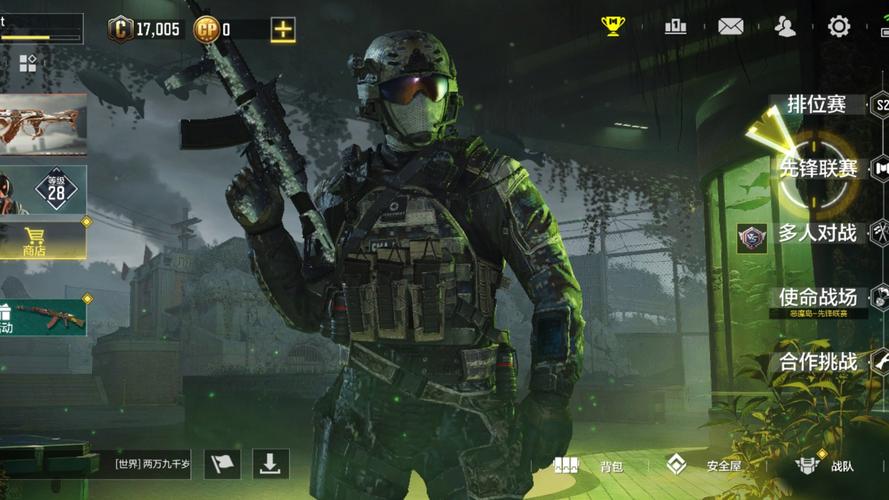Click the four-squares grid icon
The width and height of the screenshot is (889, 500).
(x=27, y=64)
